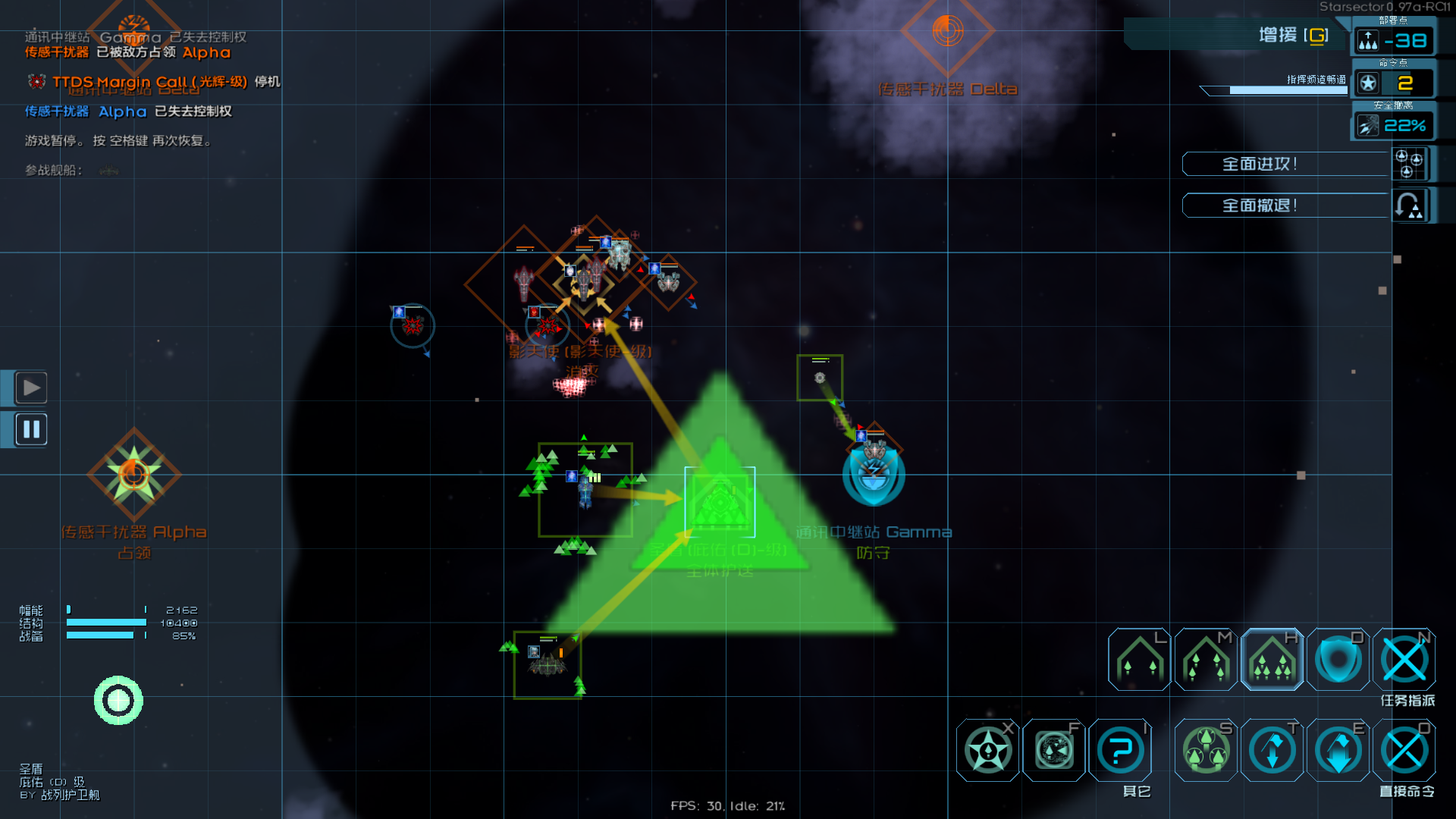Resume the battle with the play arrow
The width and height of the screenshot is (1456, 819).
pyautogui.click(x=31, y=388)
